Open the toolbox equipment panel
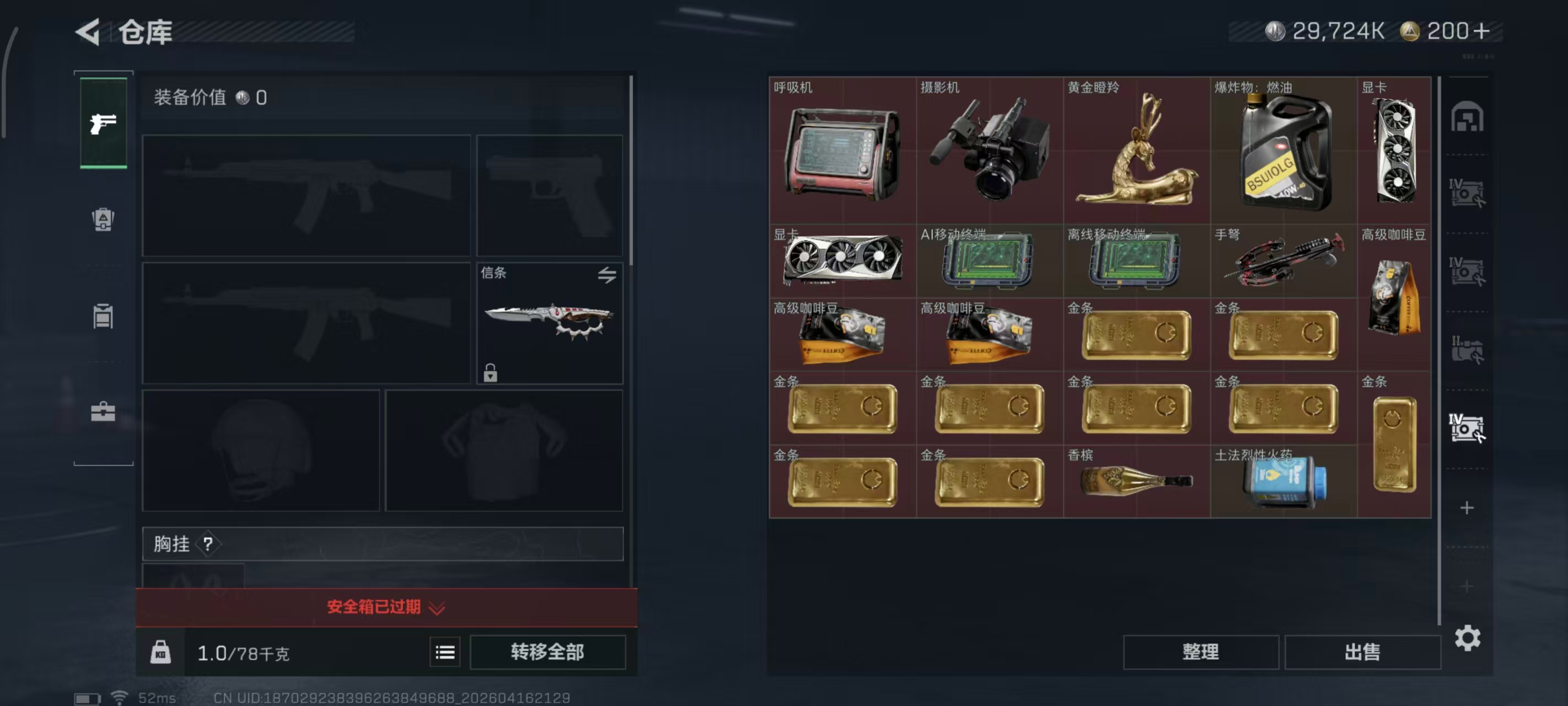Viewport: 1568px width, 706px height. click(x=104, y=414)
